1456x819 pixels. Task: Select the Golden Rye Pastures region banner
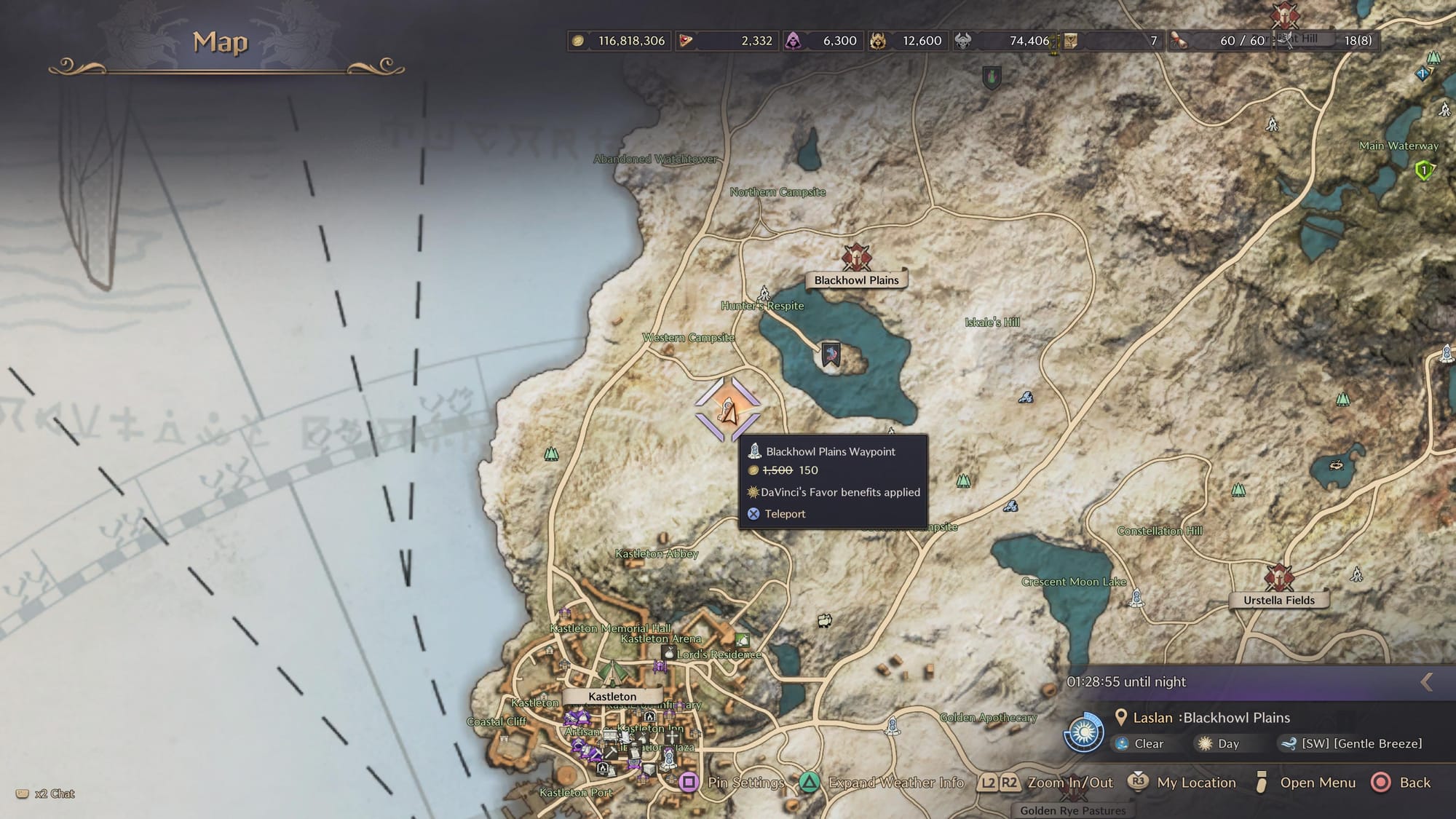click(x=1072, y=810)
